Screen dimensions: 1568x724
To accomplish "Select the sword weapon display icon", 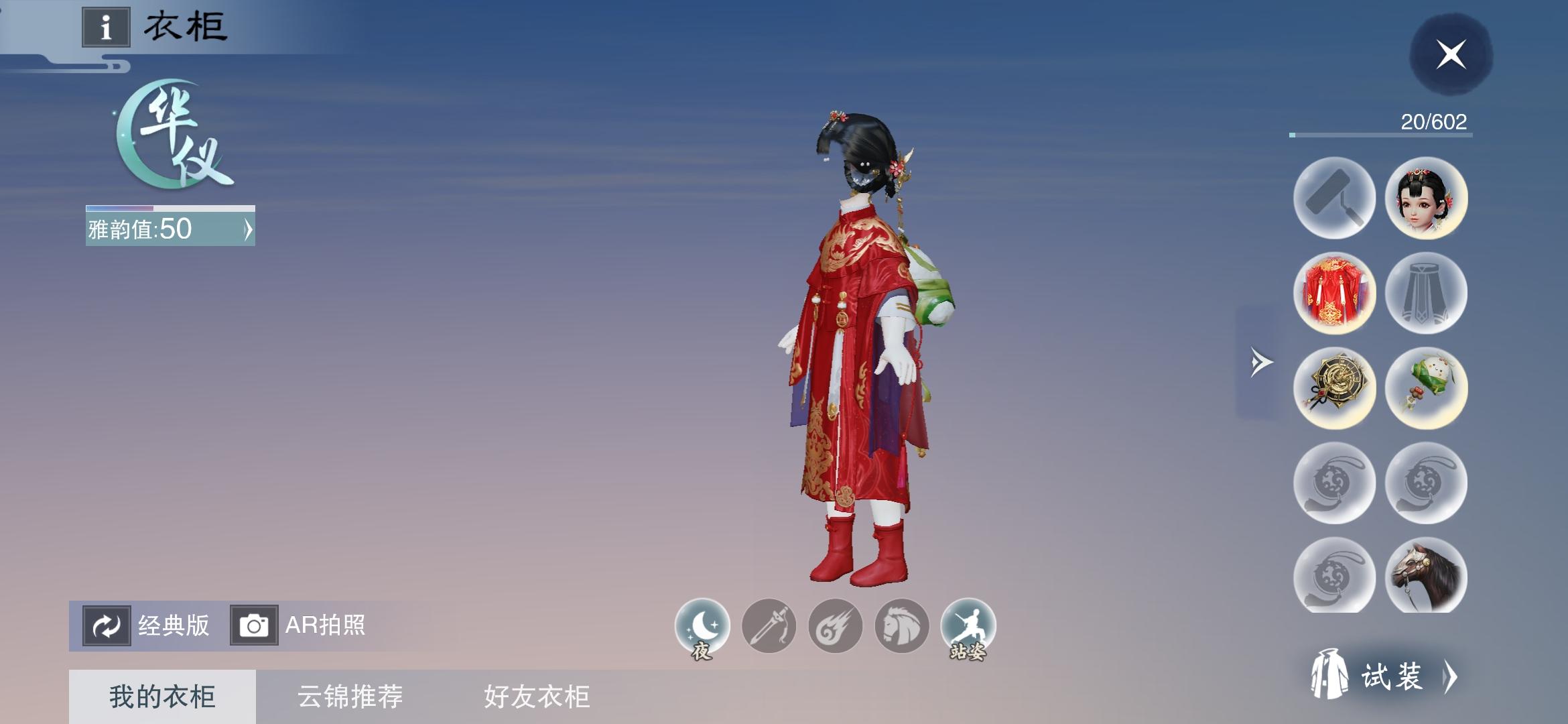I will [771, 625].
